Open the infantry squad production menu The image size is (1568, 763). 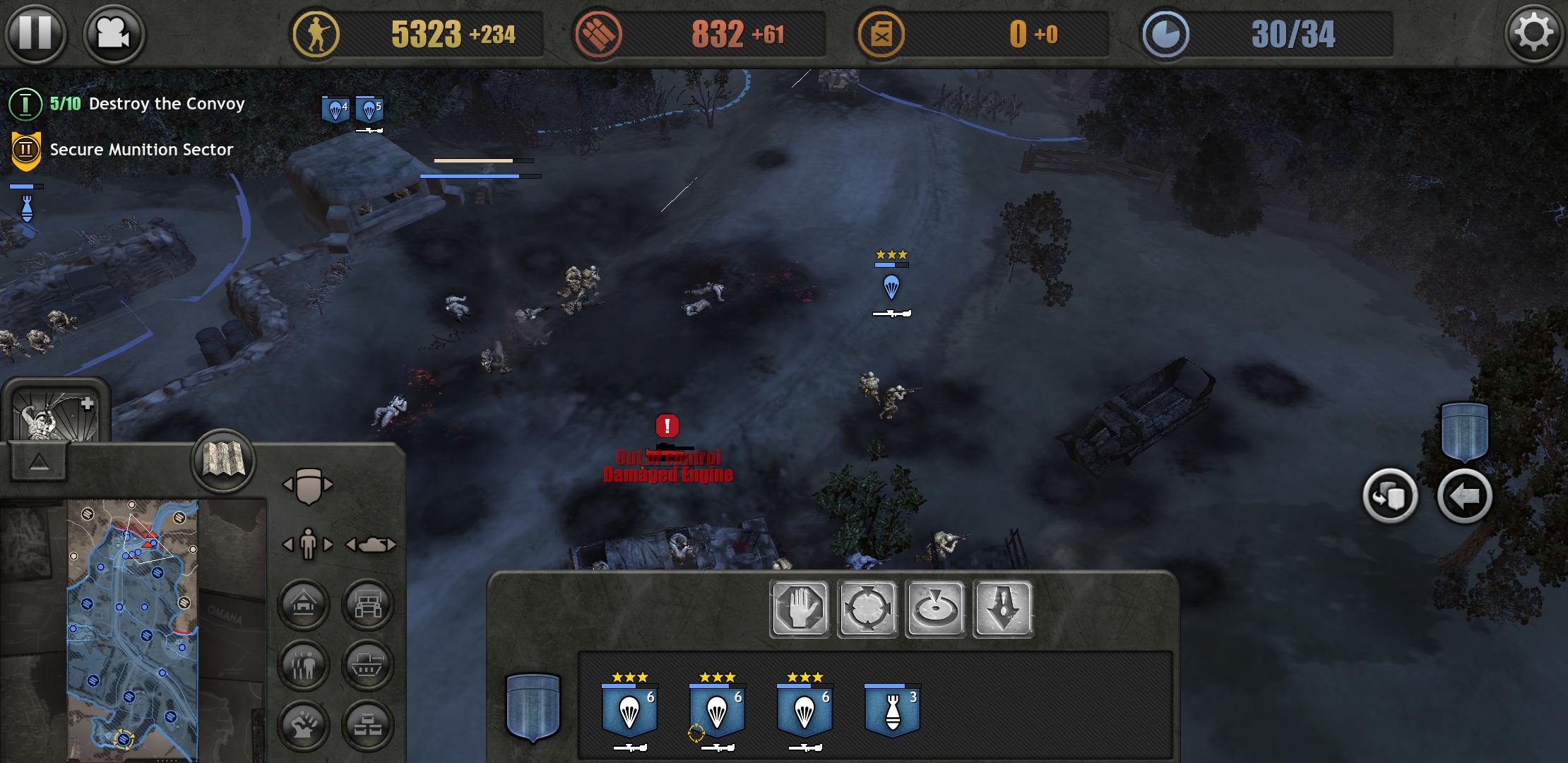(304, 666)
